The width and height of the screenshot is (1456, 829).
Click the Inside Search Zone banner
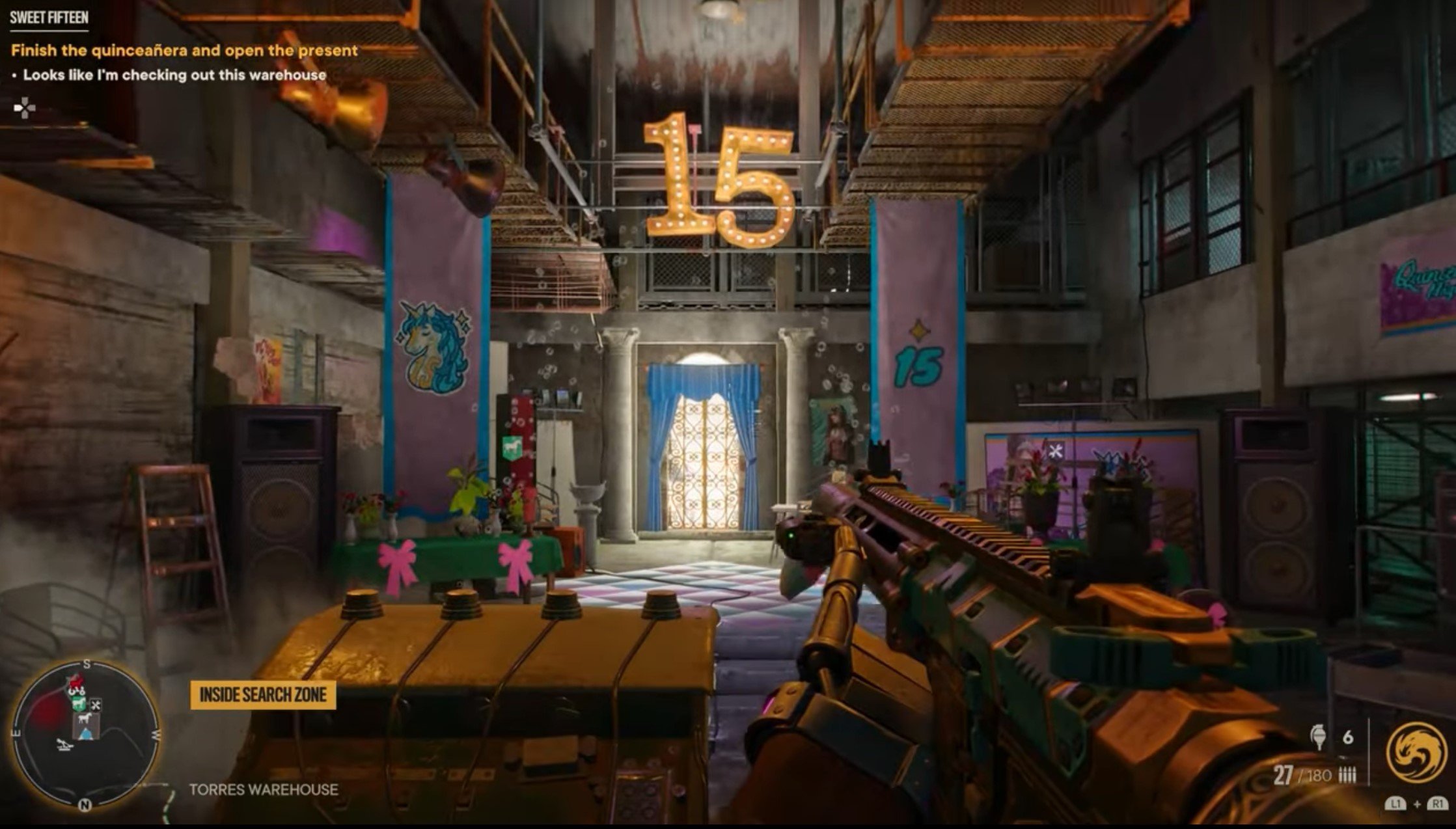pyautogui.click(x=263, y=695)
